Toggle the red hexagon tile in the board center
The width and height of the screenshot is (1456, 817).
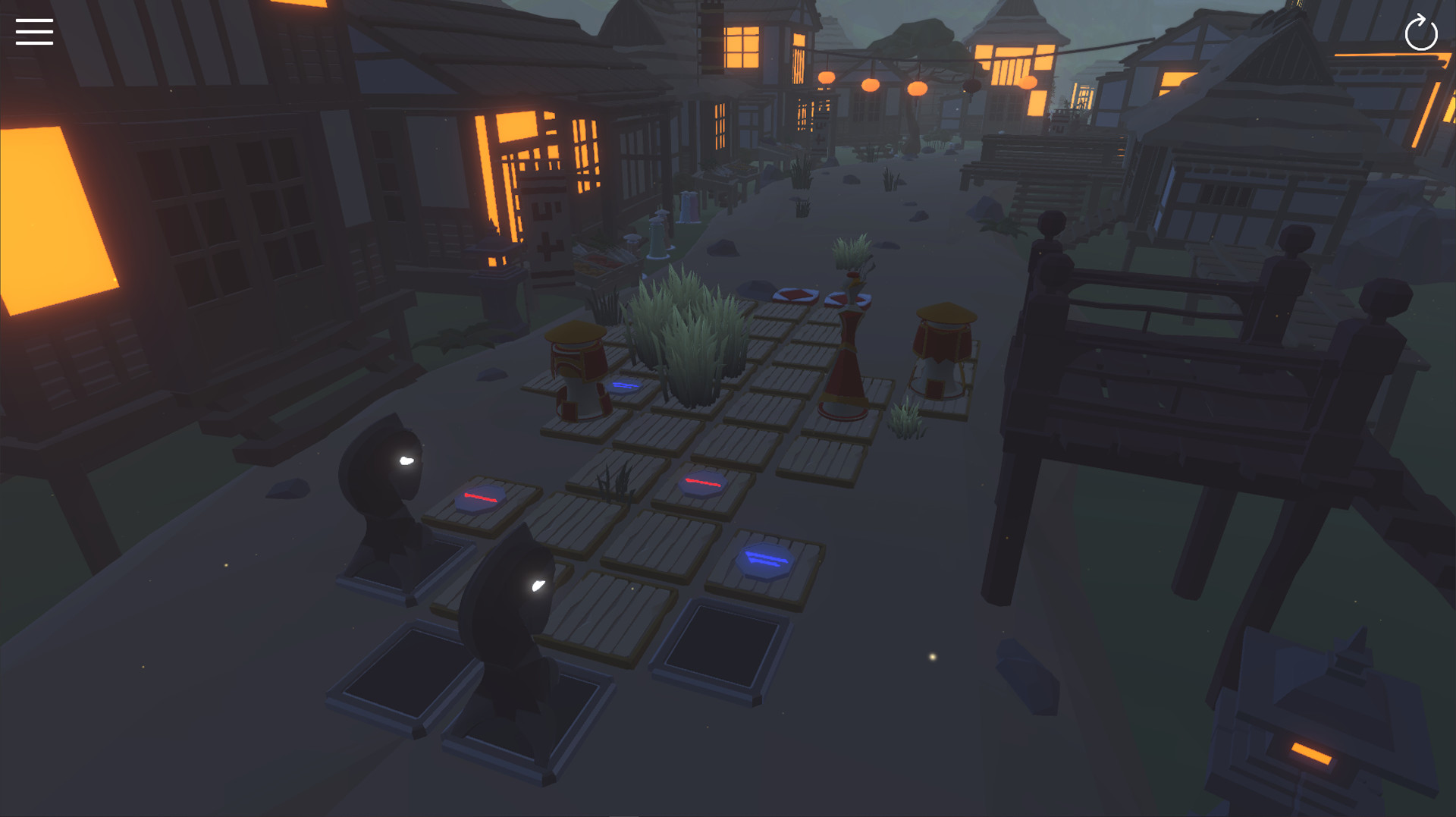pos(701,484)
